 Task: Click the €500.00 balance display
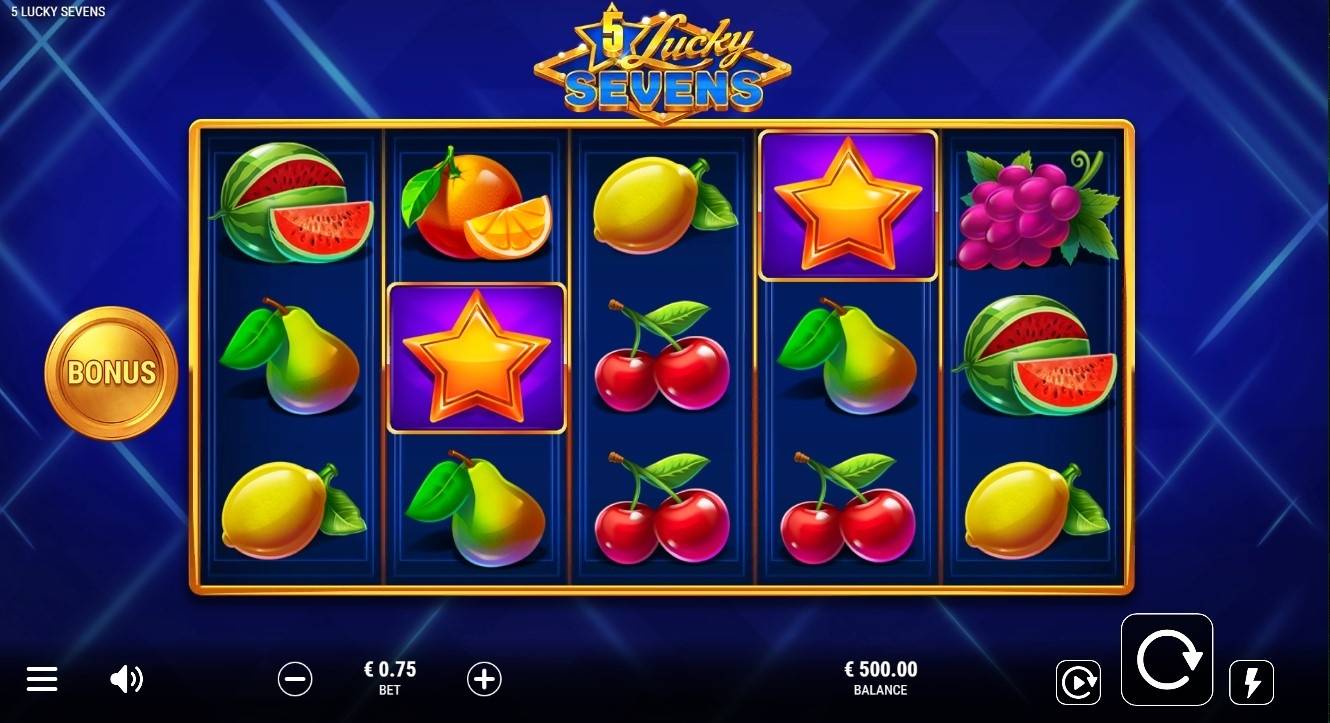[x=880, y=678]
